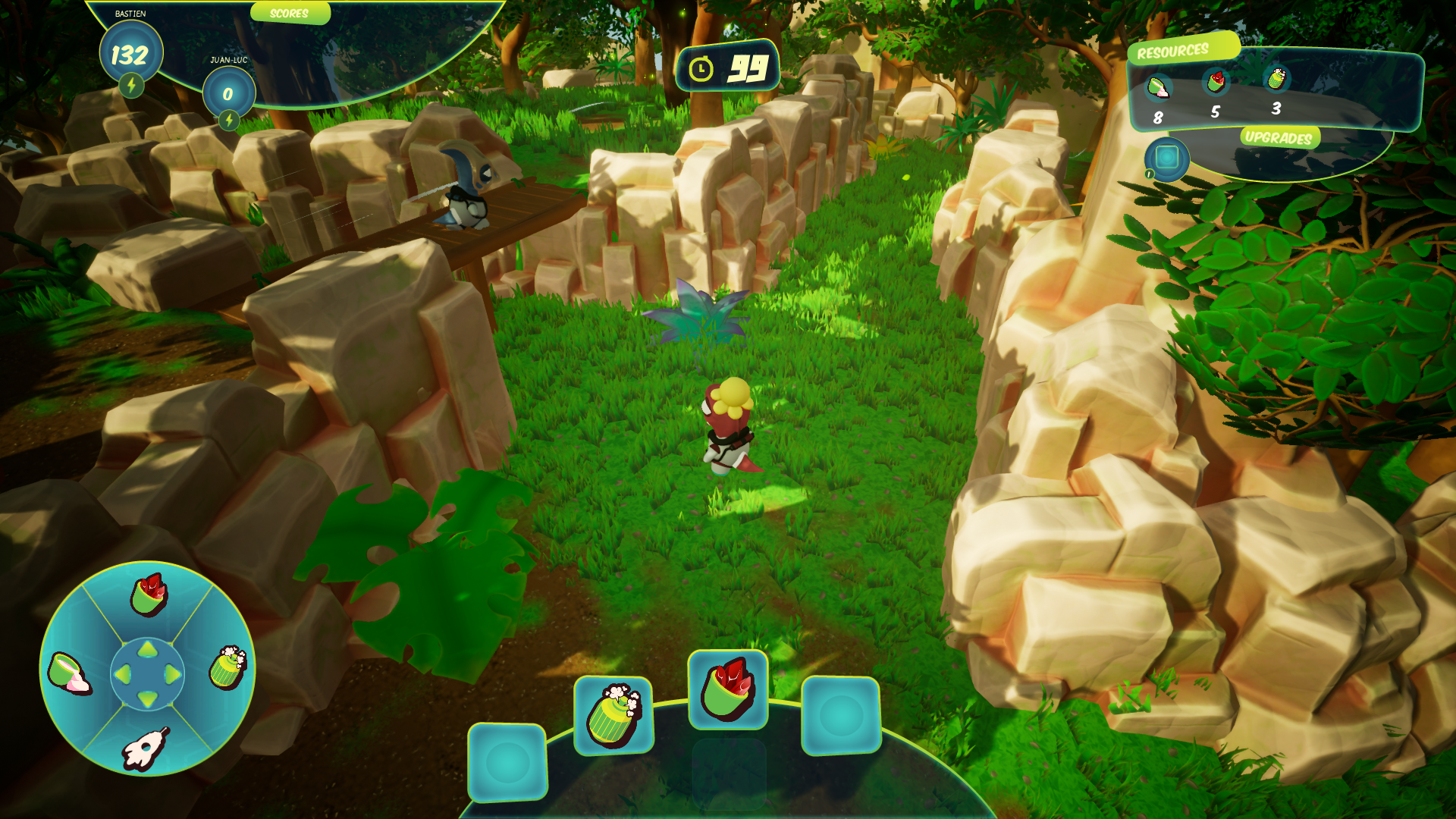Activate the green barrel hotbar slot
The width and height of the screenshot is (1456, 819).
coord(613,714)
